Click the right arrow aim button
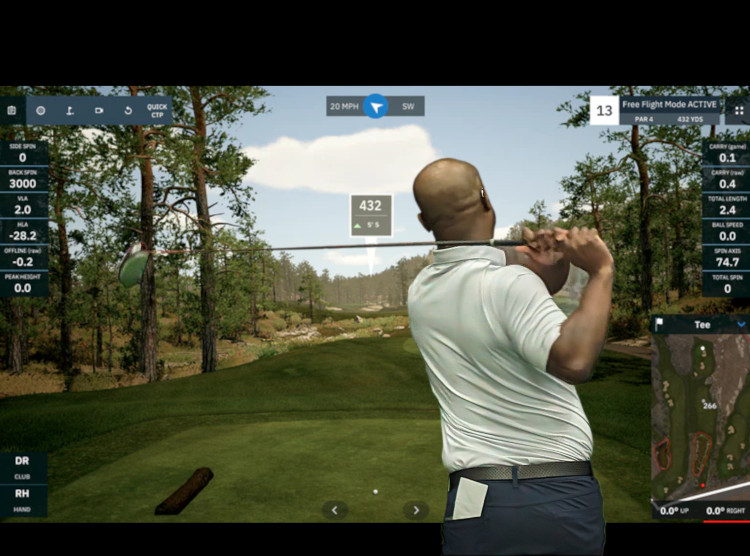This screenshot has width=750, height=556. click(x=415, y=510)
